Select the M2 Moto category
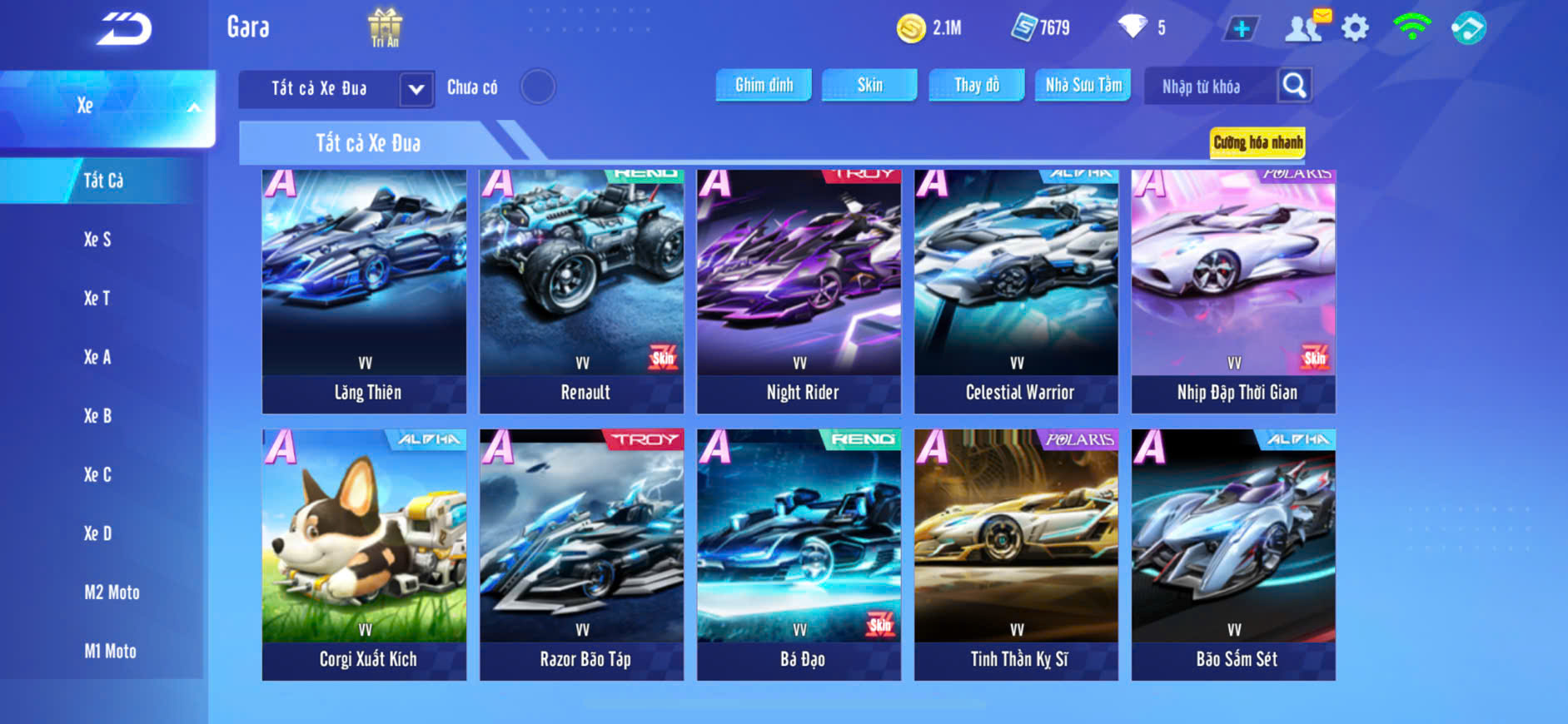1568x724 pixels. (x=112, y=593)
